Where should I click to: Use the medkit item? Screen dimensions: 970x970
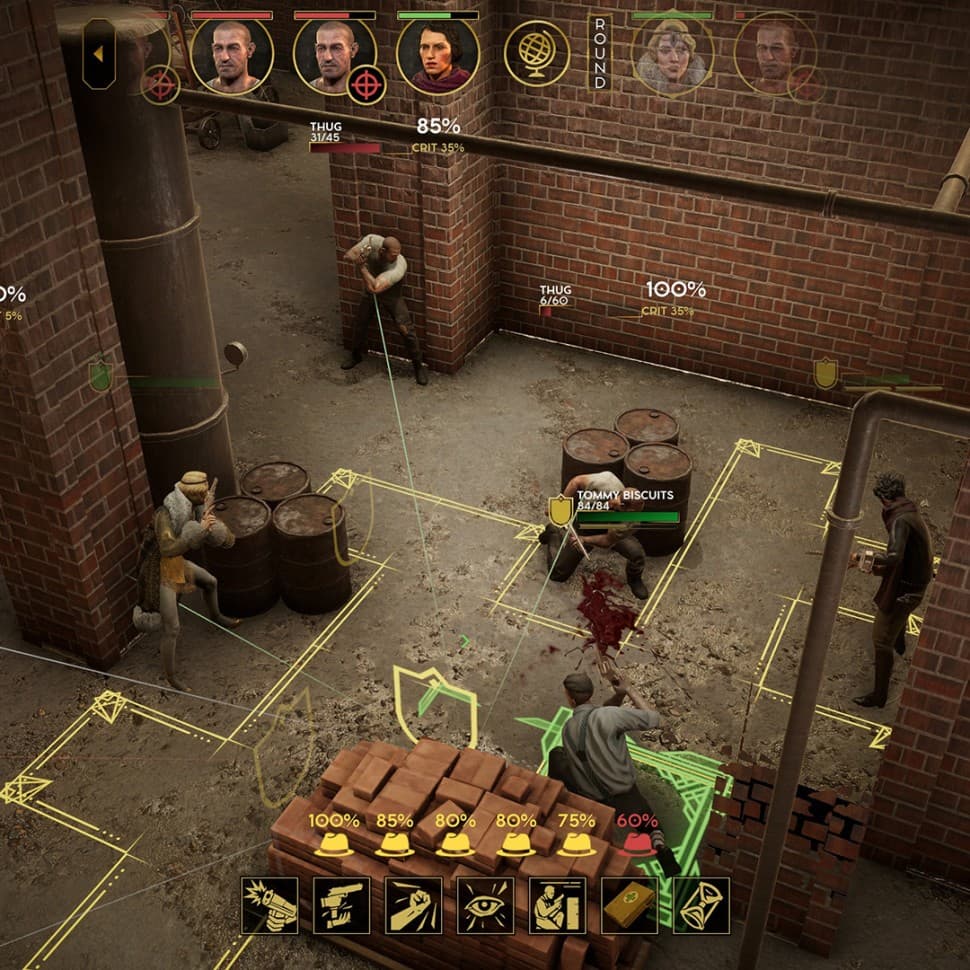pos(630,905)
